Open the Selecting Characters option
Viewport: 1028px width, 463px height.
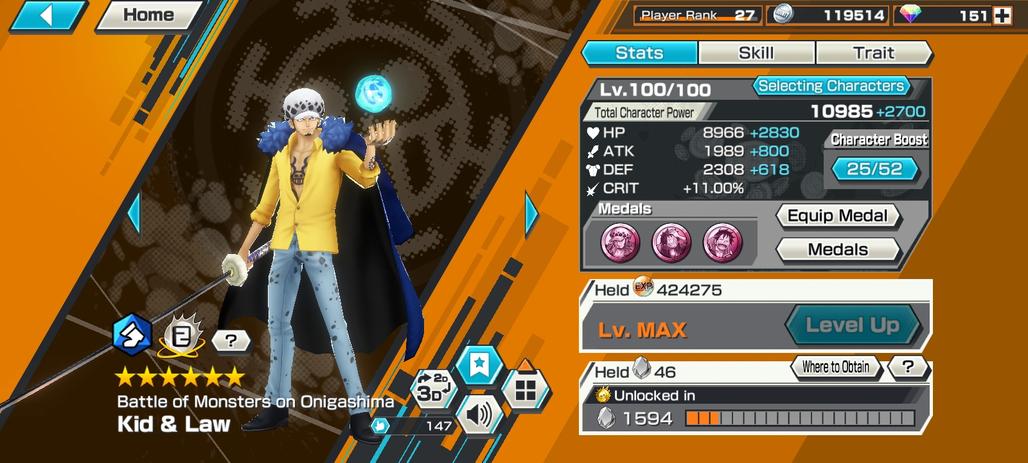(x=831, y=86)
